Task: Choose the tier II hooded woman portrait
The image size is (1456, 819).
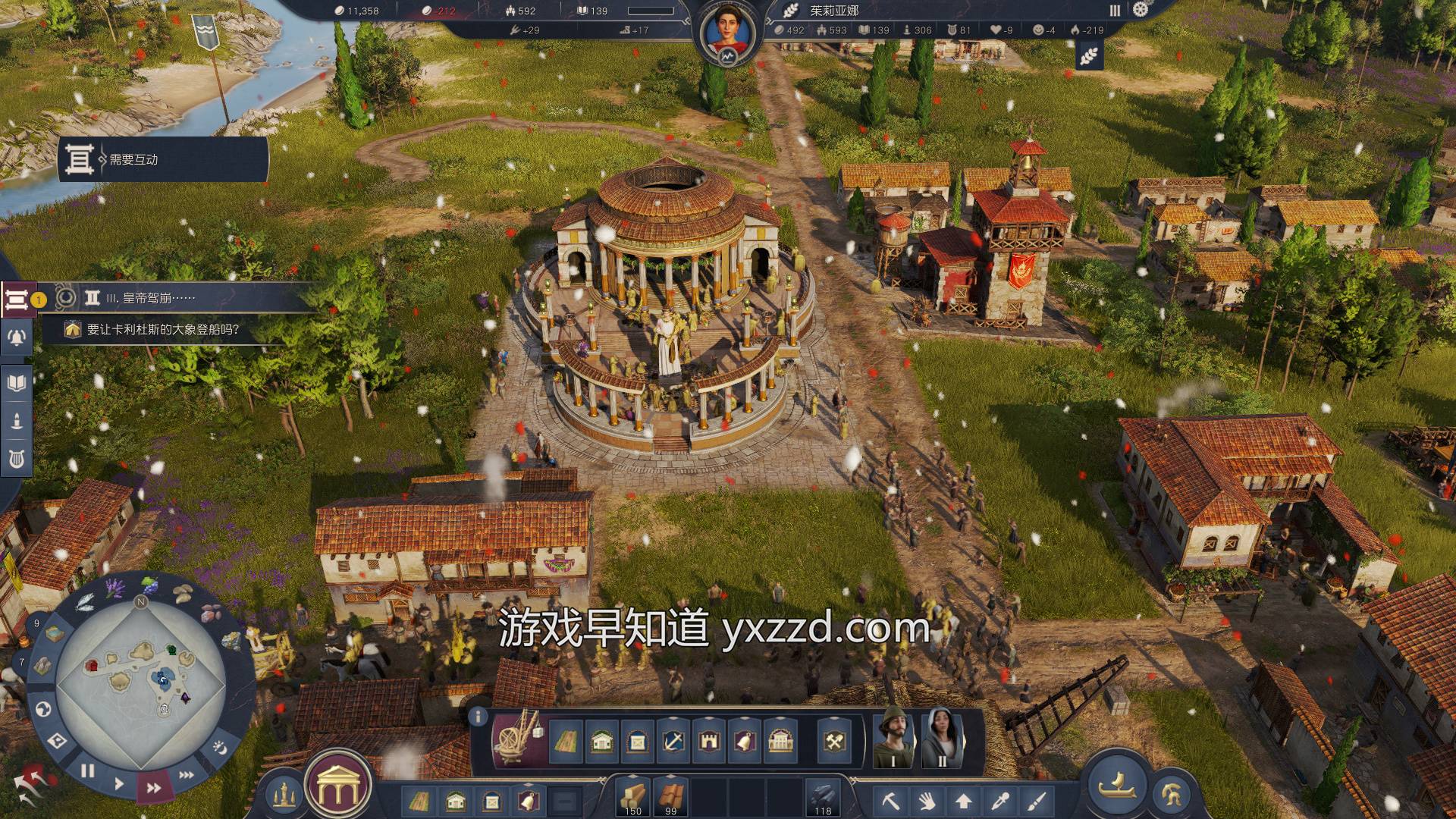Action: [941, 739]
